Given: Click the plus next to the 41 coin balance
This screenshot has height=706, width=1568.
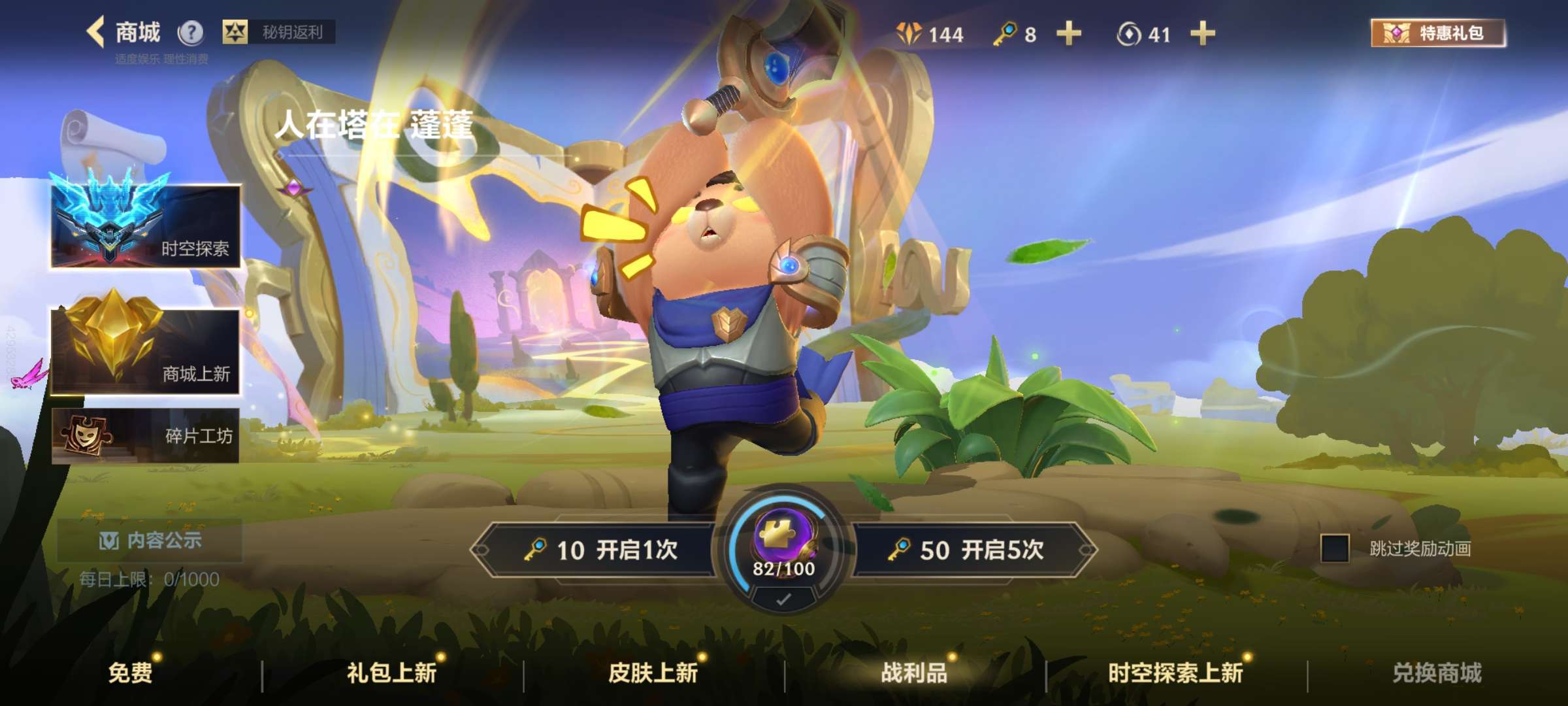Looking at the screenshot, I should (1201, 35).
